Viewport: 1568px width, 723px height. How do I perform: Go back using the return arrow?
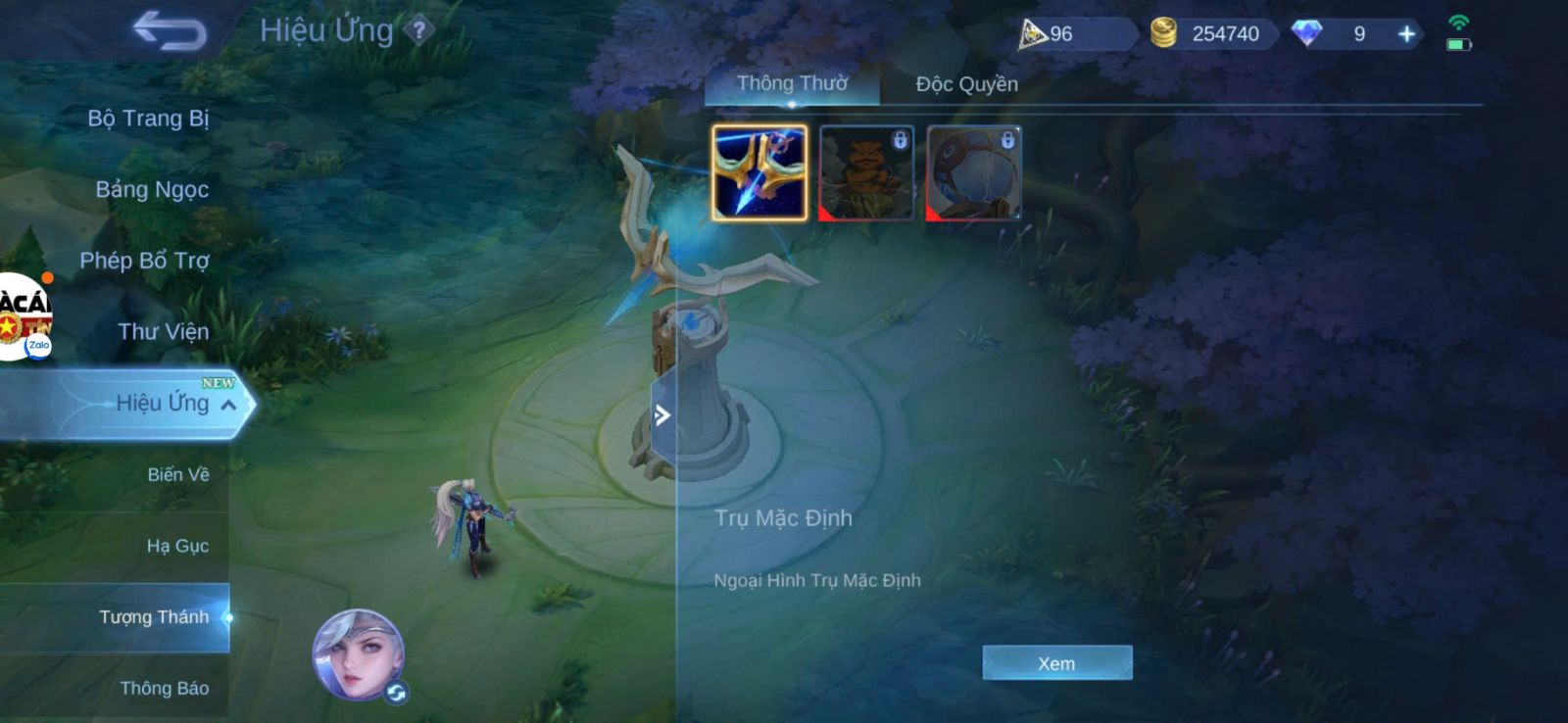170,31
